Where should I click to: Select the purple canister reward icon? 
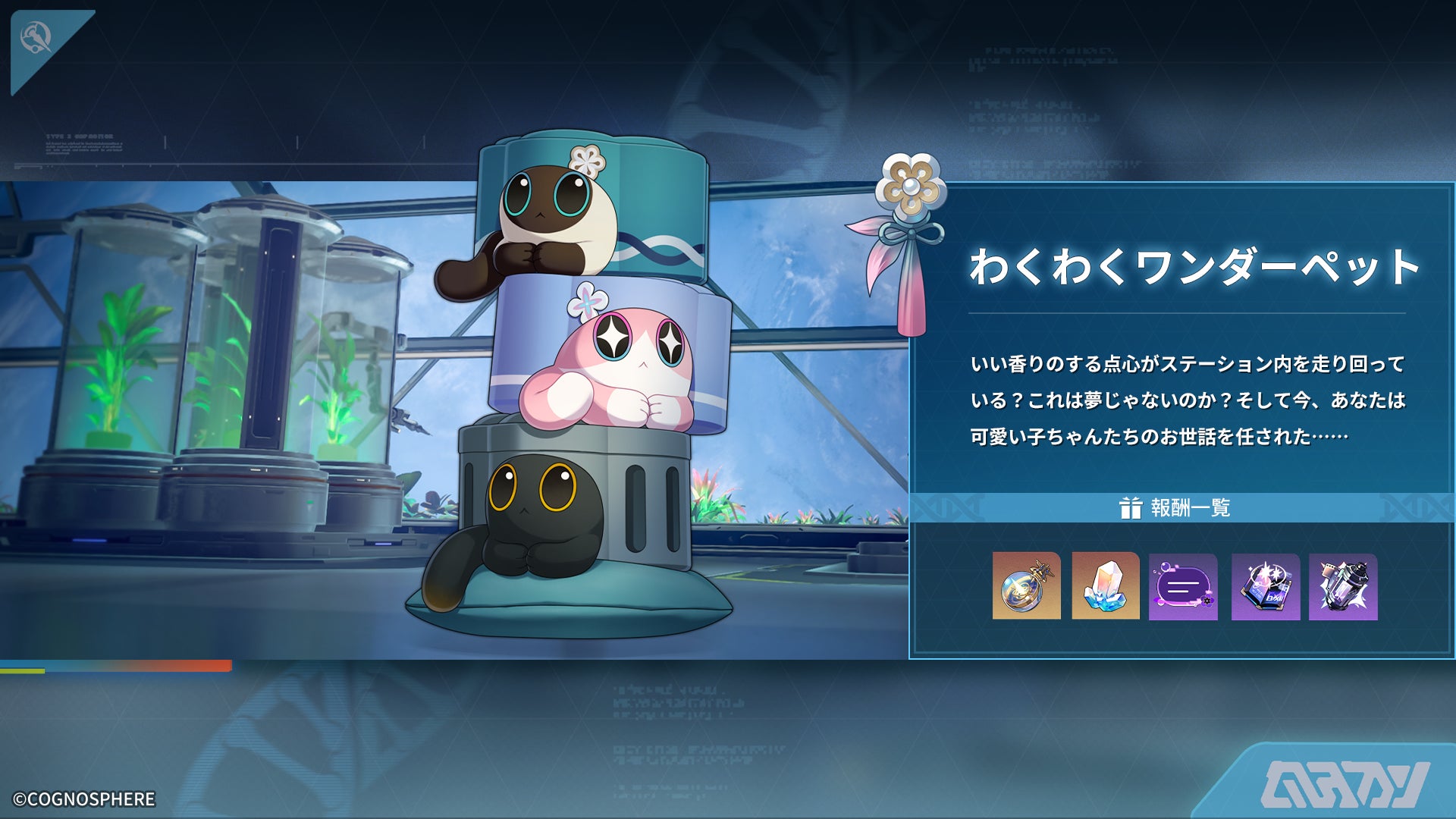(1343, 586)
